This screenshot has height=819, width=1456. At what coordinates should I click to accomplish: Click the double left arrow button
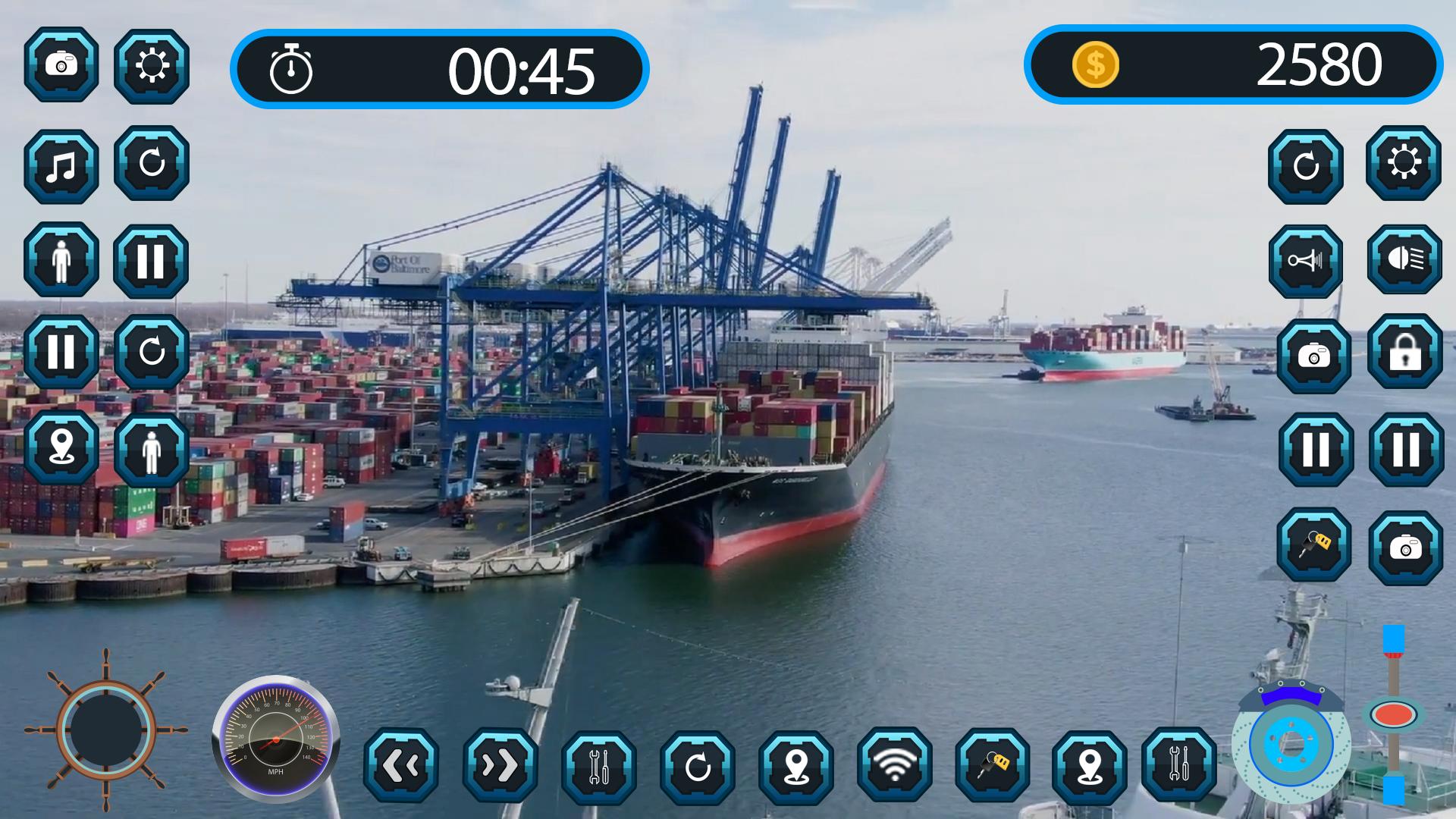(400, 766)
